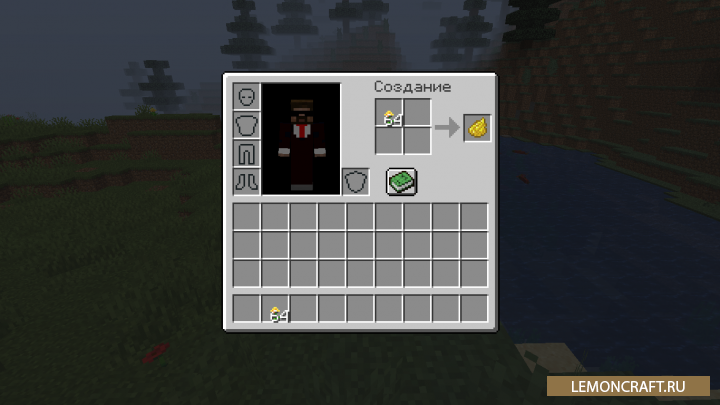Select the 64-stack in the crafting grid
This screenshot has height=405, width=720.
(389, 113)
